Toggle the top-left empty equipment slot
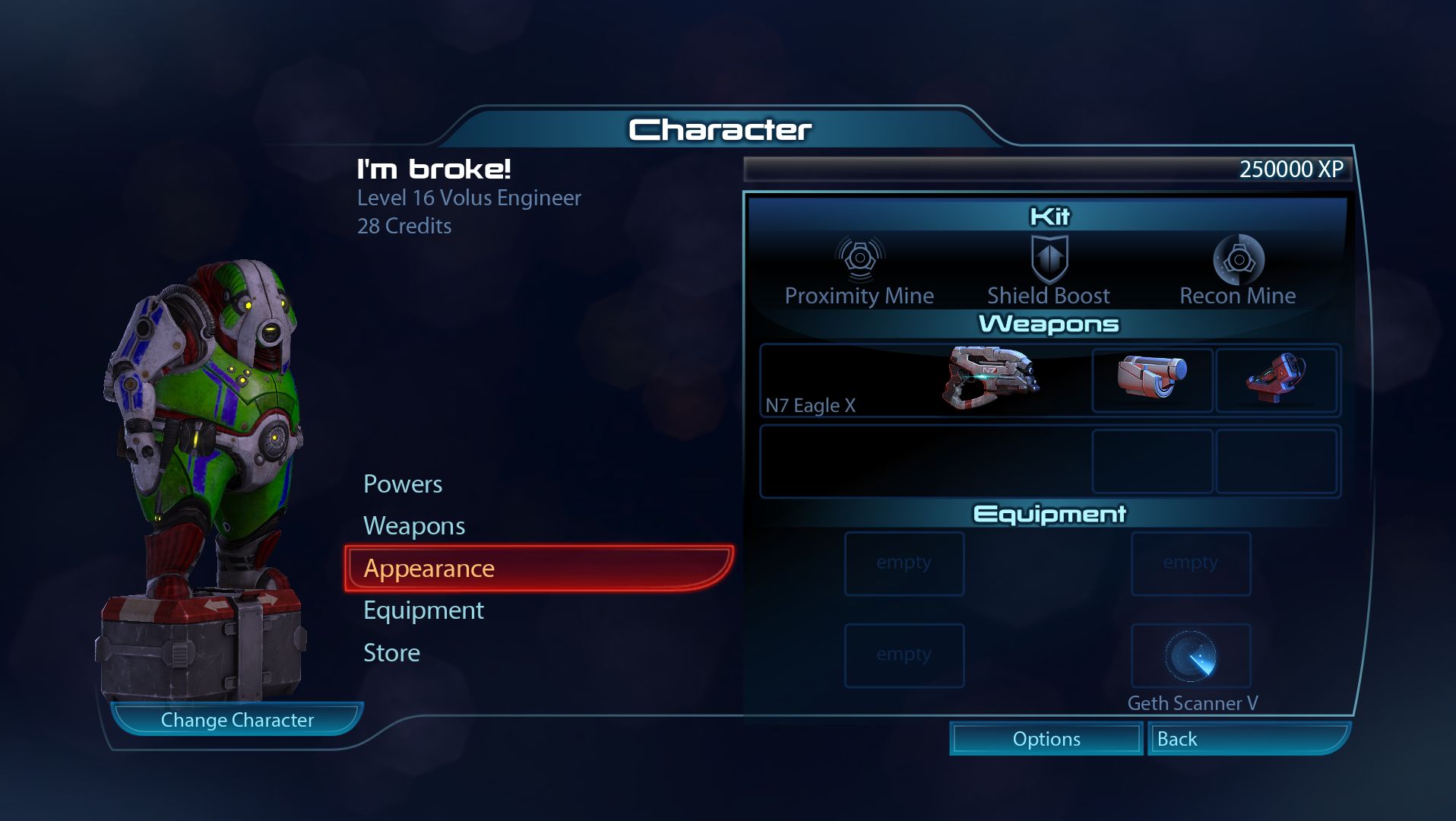Image resolution: width=1456 pixels, height=821 pixels. 904,563
